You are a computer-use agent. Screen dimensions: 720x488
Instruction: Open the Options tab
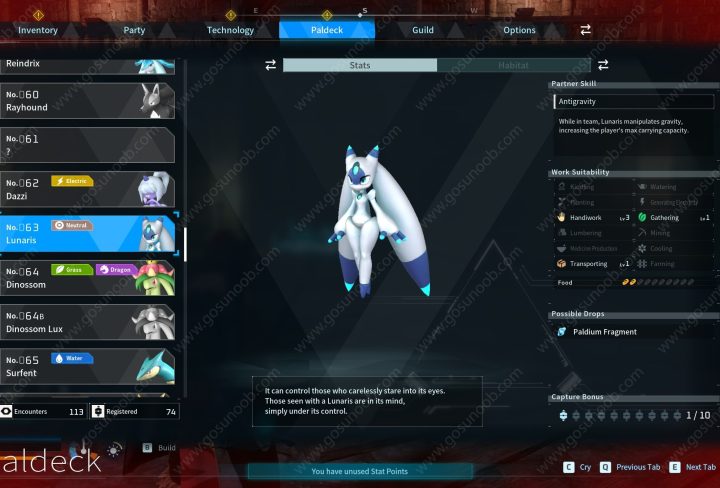pos(519,30)
